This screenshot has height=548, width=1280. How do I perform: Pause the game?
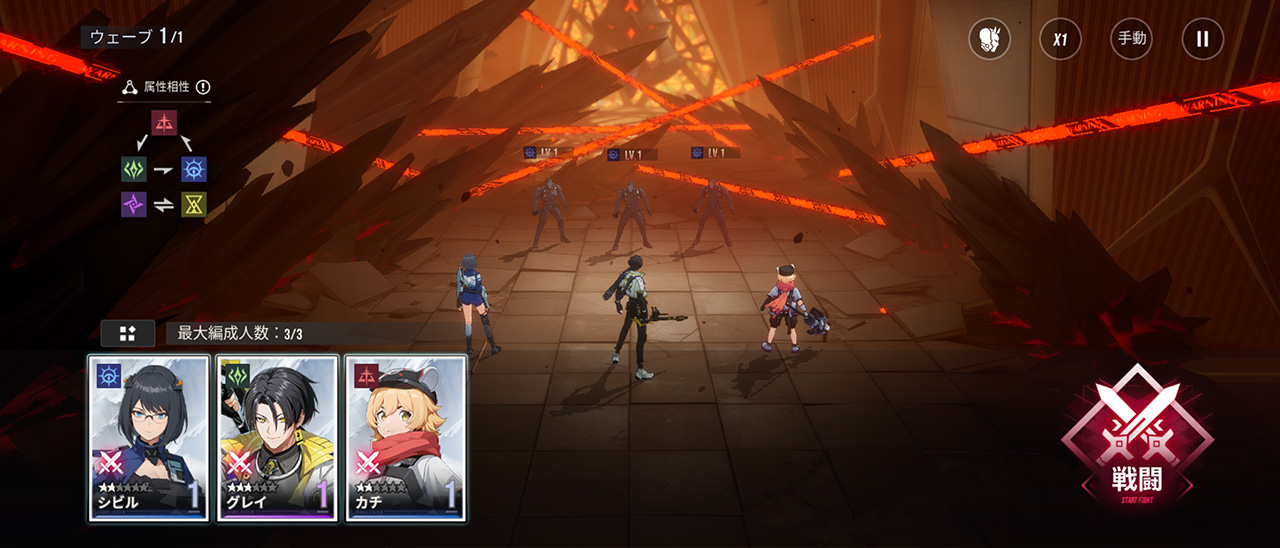tap(1202, 40)
